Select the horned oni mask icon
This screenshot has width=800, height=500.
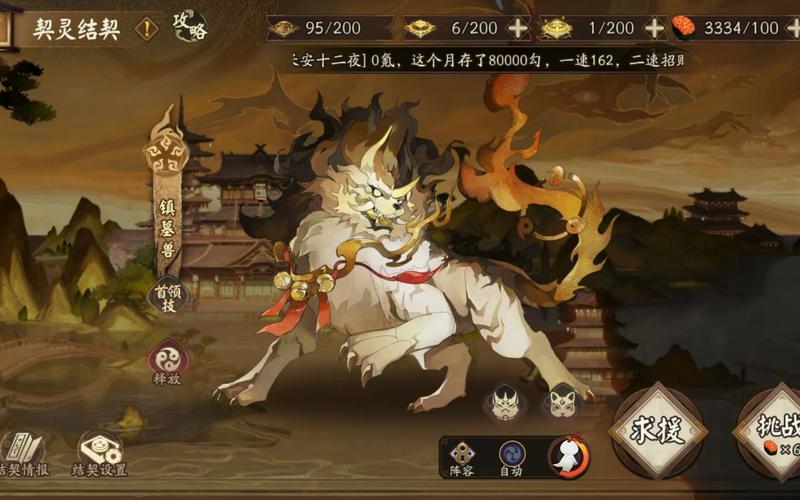503,403
